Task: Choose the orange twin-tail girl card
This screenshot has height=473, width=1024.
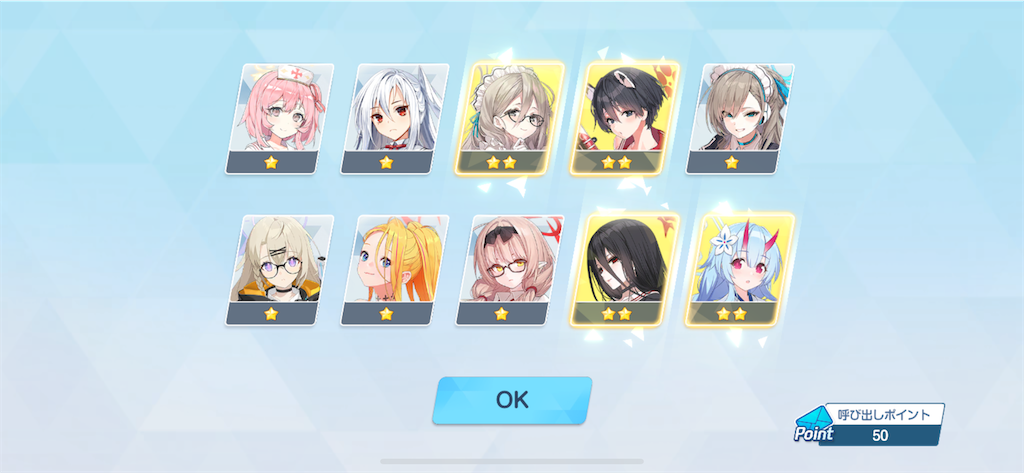Action: tap(389, 270)
